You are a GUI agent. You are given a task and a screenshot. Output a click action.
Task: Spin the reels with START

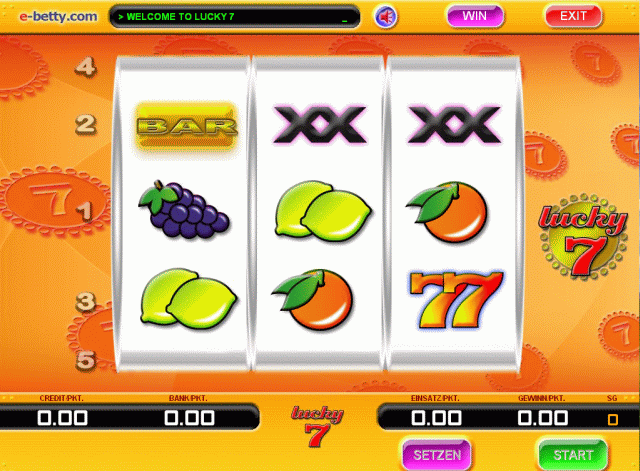pyautogui.click(x=572, y=454)
